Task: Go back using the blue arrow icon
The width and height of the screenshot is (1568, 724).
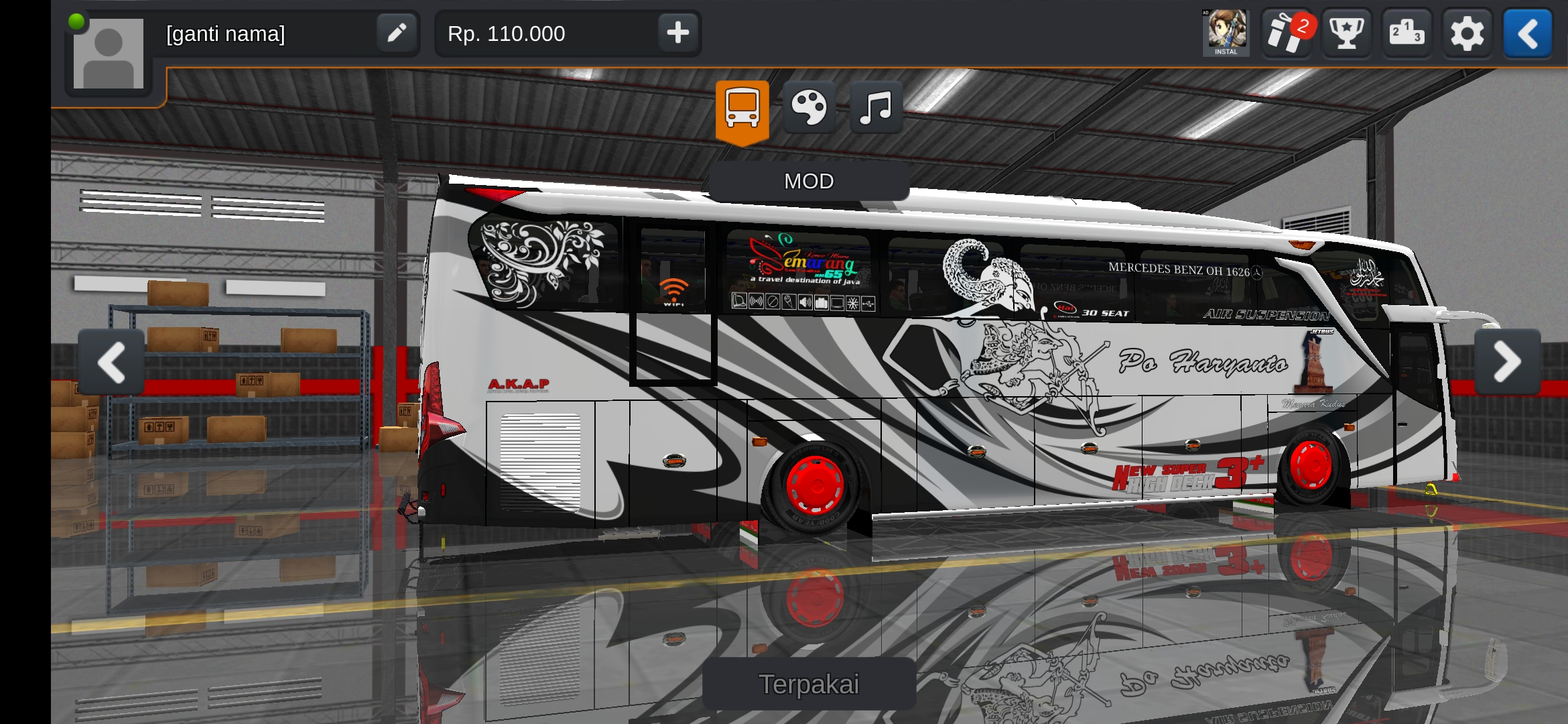Action: 1527,32
